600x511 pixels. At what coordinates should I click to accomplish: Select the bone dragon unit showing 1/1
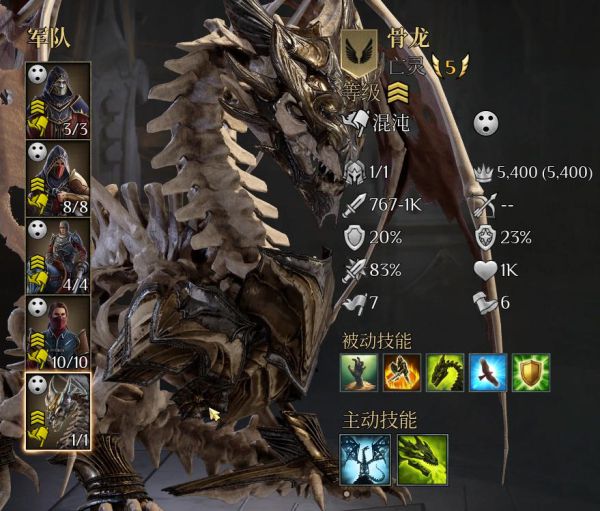(x=59, y=411)
